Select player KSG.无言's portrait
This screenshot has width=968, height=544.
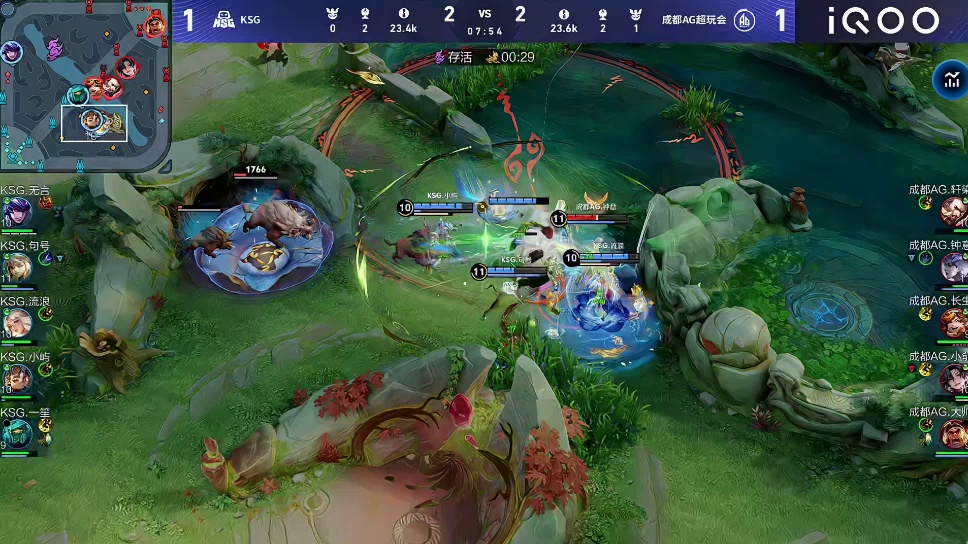[x=16, y=212]
